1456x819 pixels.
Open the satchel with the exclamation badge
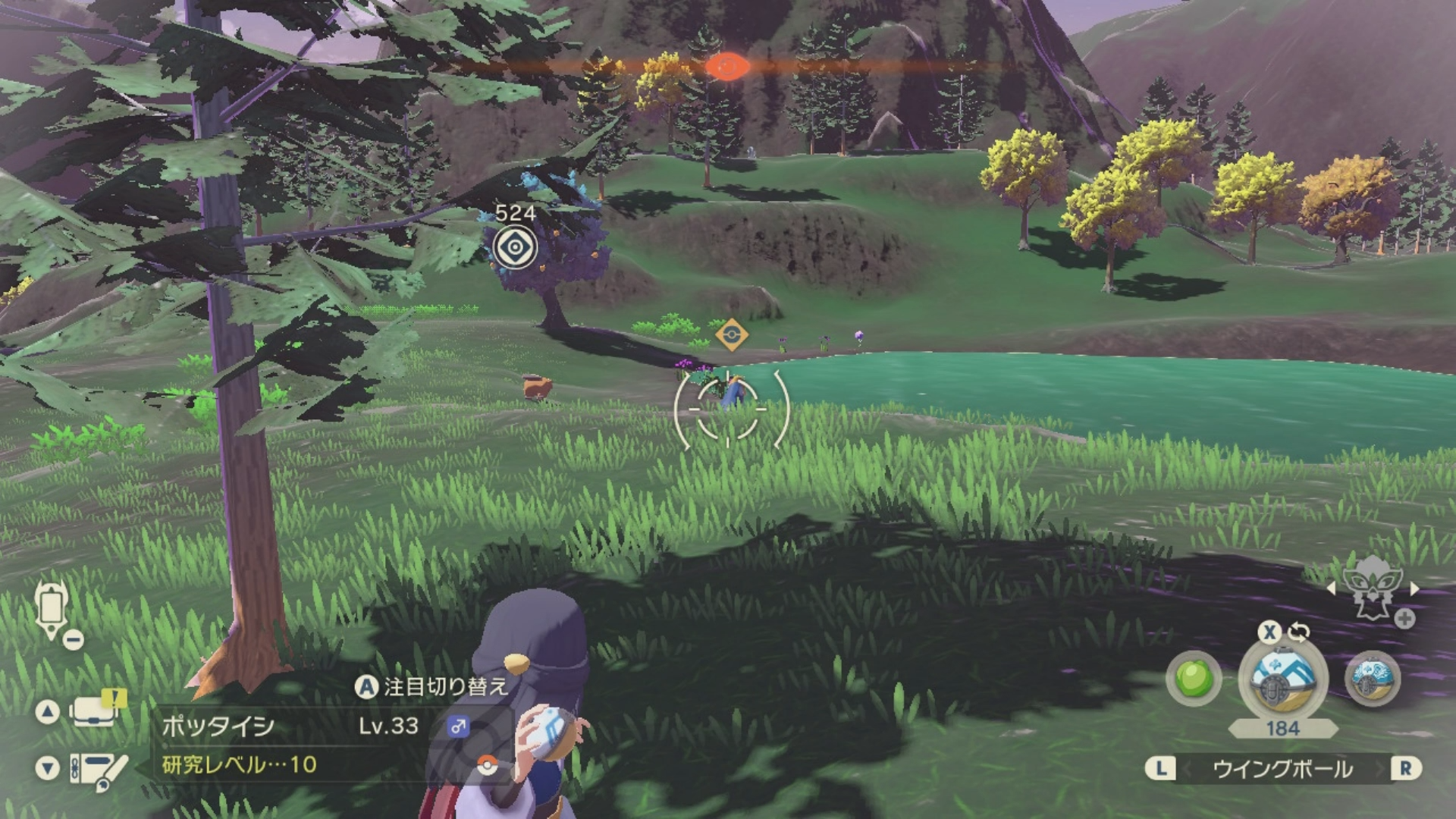(96, 711)
